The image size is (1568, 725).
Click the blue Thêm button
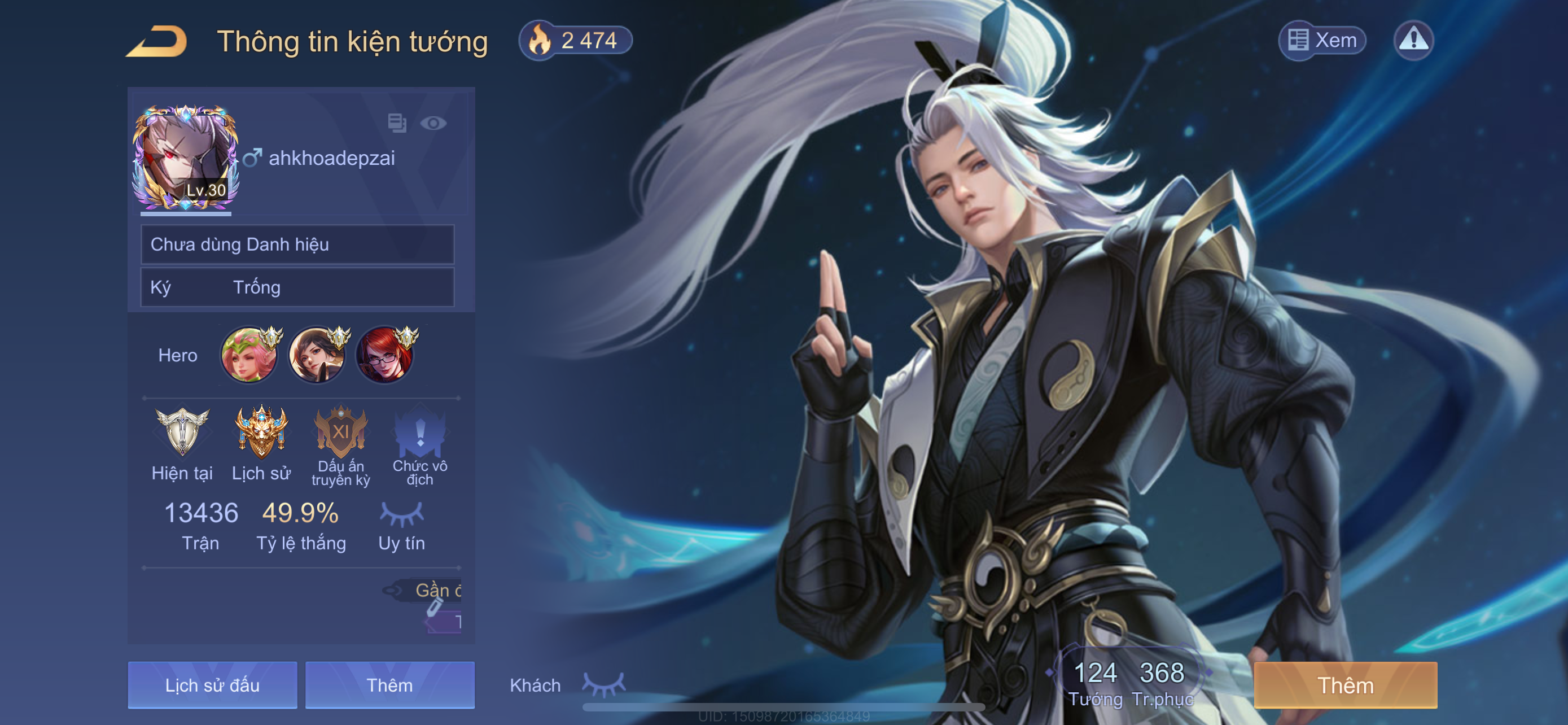click(389, 685)
